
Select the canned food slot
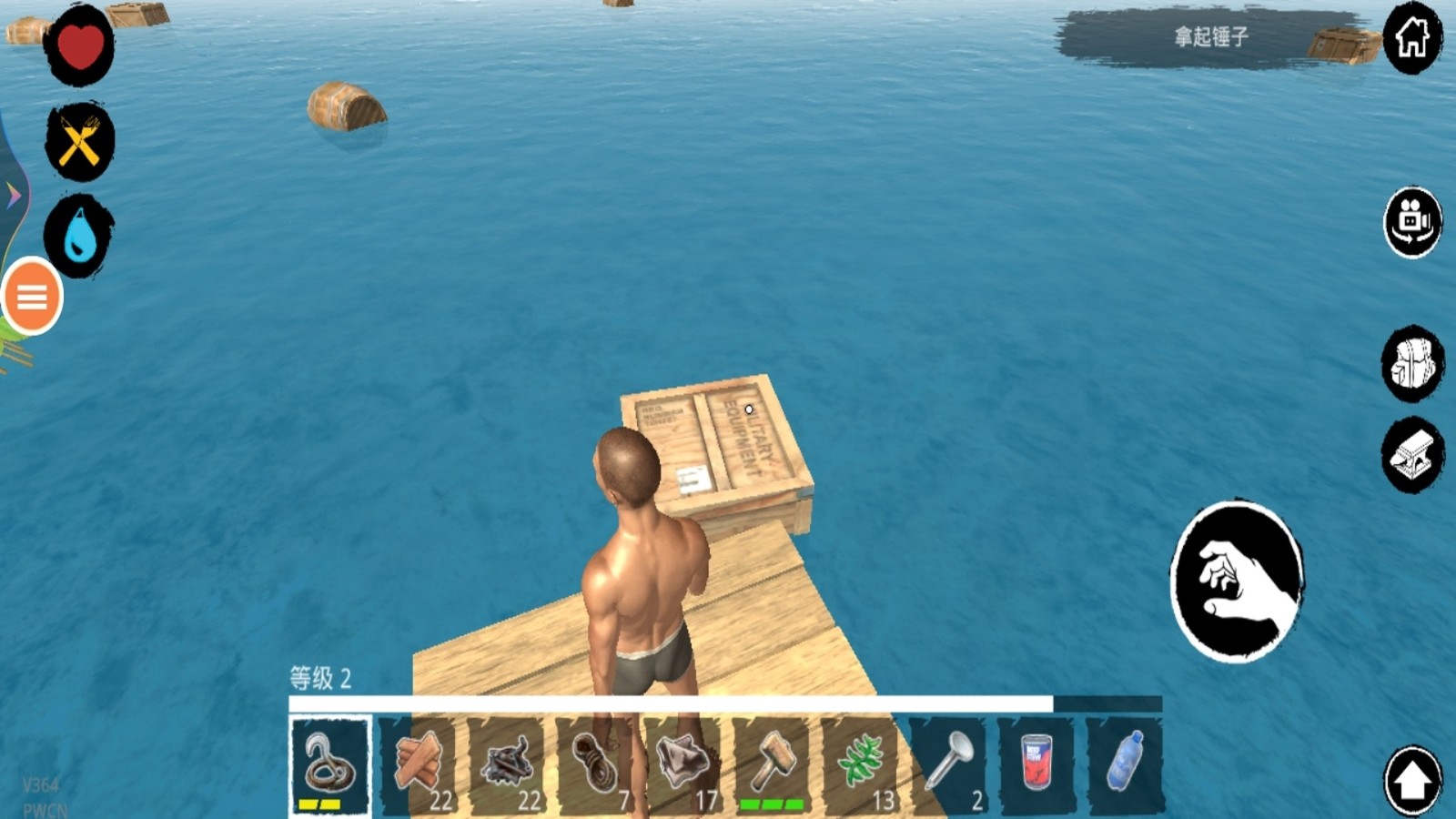(x=1036, y=765)
